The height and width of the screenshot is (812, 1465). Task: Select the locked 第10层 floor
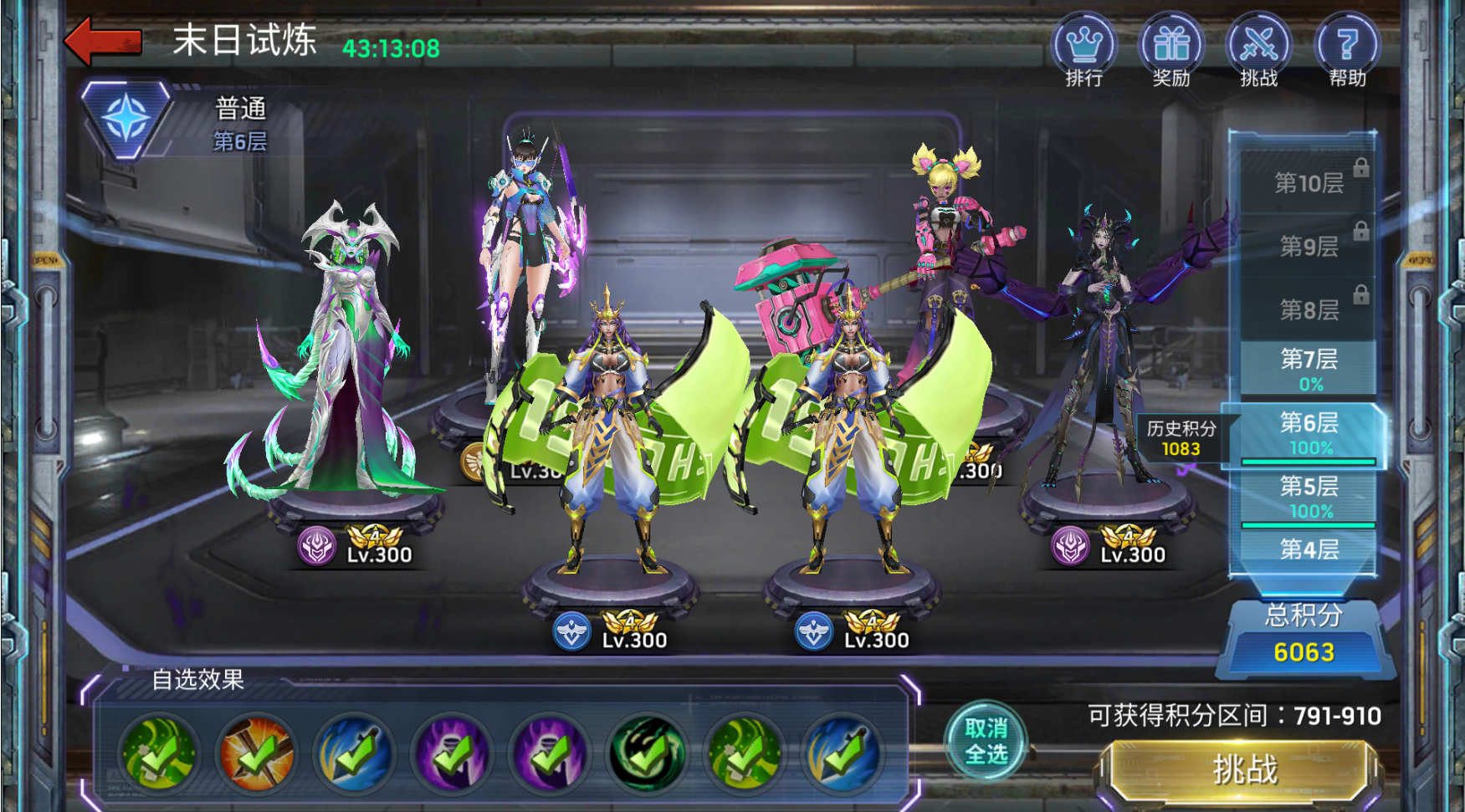[1309, 182]
